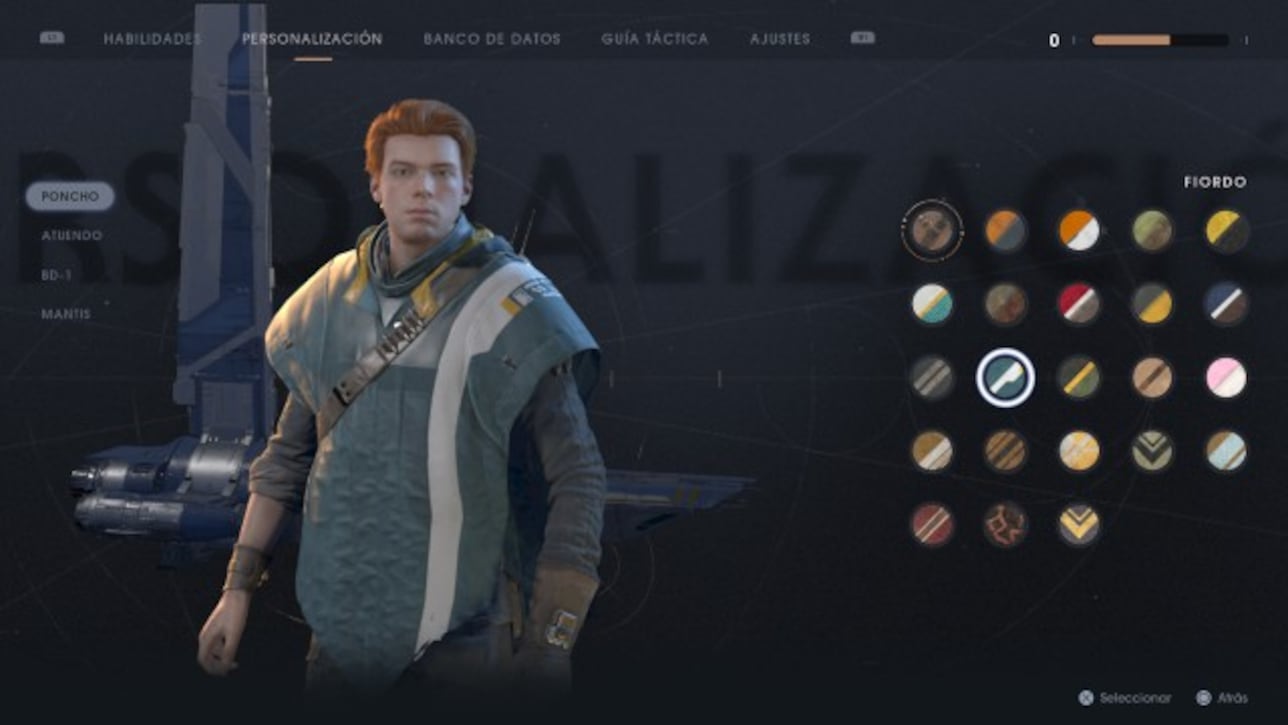Screen dimensions: 1288x725
Task: Select the Poncho customization category
Action: coord(70,196)
